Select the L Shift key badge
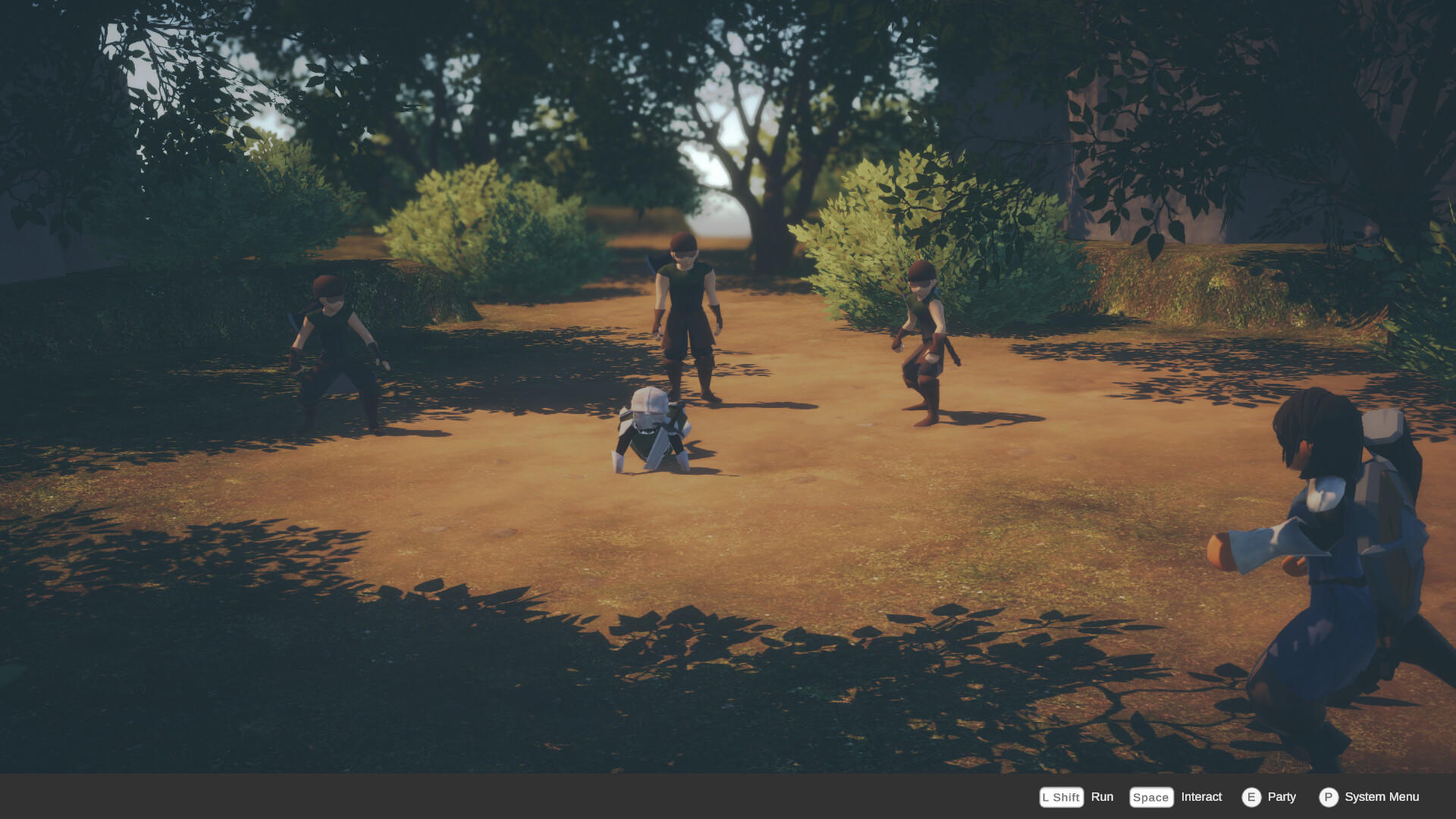Screen dimensions: 1456x819 point(1061,797)
